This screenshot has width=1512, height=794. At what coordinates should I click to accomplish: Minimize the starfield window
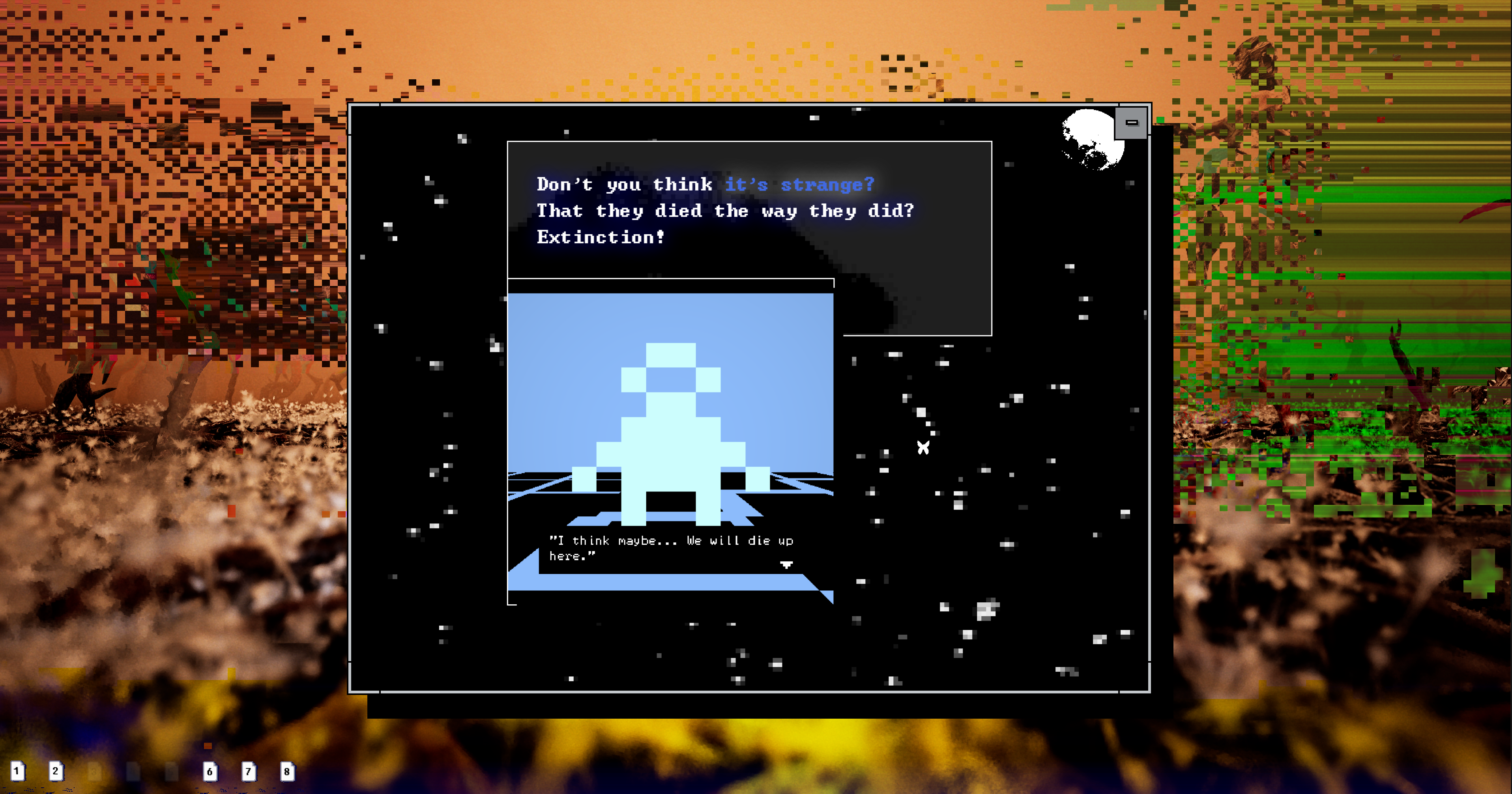(x=1131, y=123)
